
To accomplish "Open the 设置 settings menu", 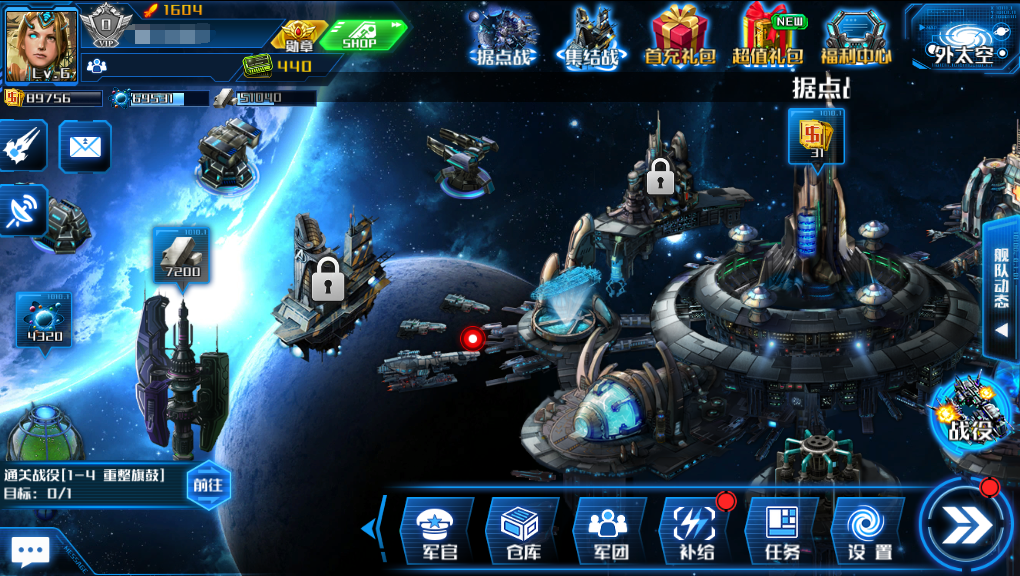I will coord(868,530).
